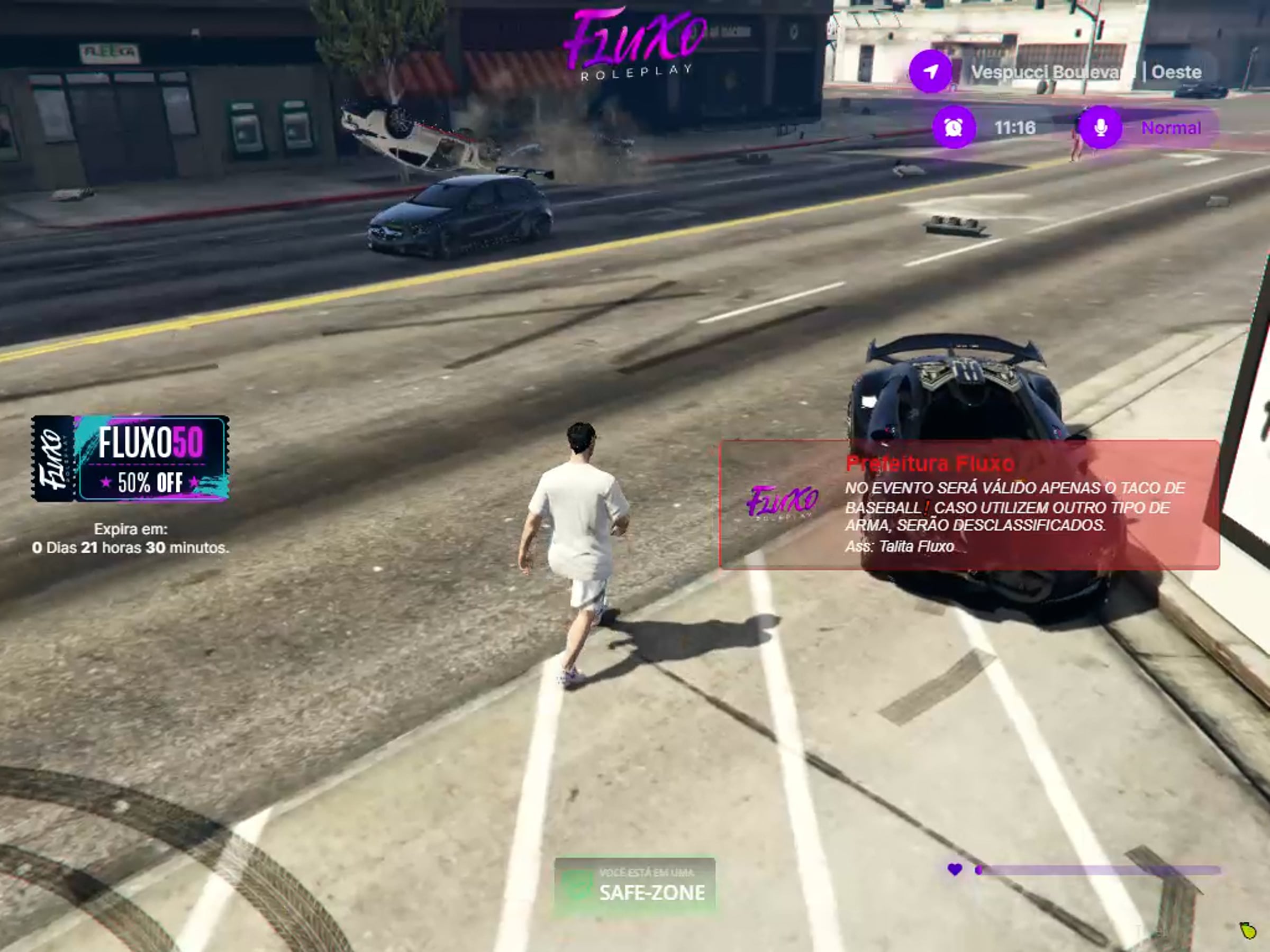Click the purple alarm clock icon
Viewport: 1270px width, 952px height.
[x=954, y=127]
